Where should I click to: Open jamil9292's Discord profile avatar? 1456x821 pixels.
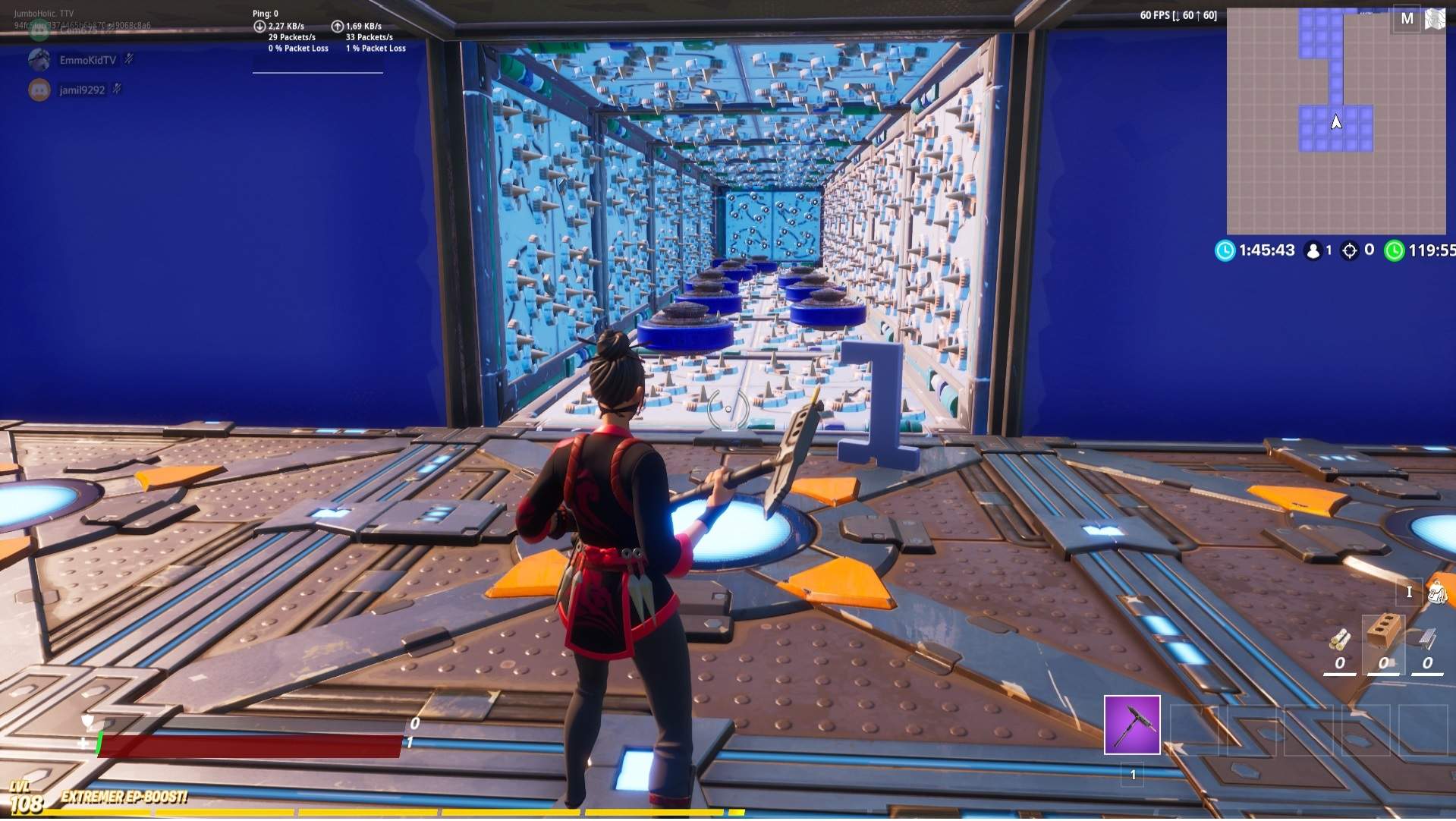coord(39,90)
